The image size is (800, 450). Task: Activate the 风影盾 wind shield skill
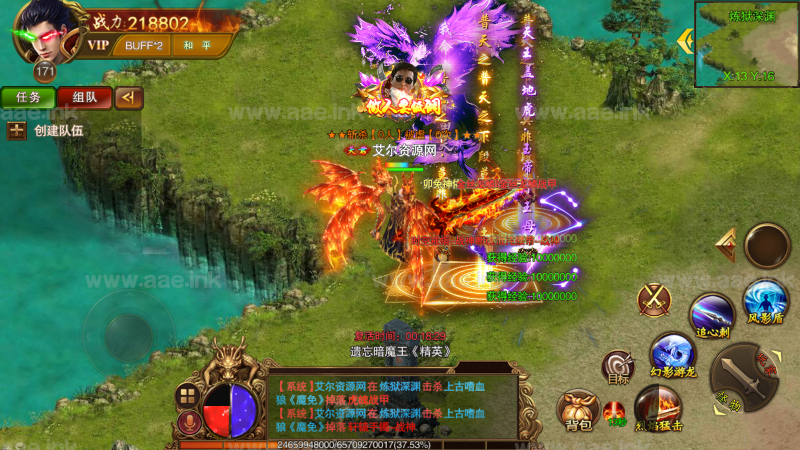[x=765, y=300]
